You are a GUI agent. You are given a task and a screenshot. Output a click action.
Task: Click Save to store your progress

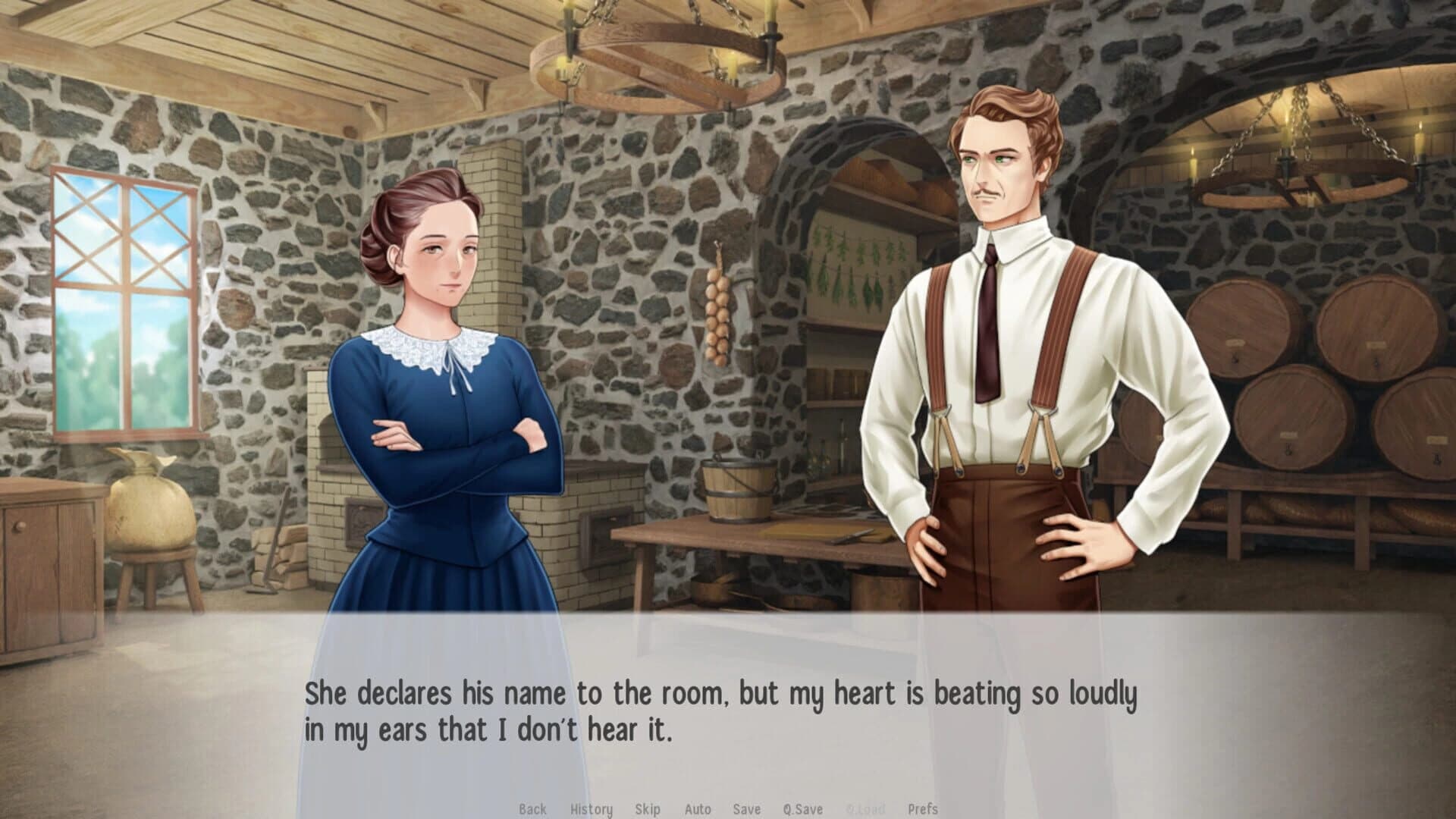click(746, 809)
